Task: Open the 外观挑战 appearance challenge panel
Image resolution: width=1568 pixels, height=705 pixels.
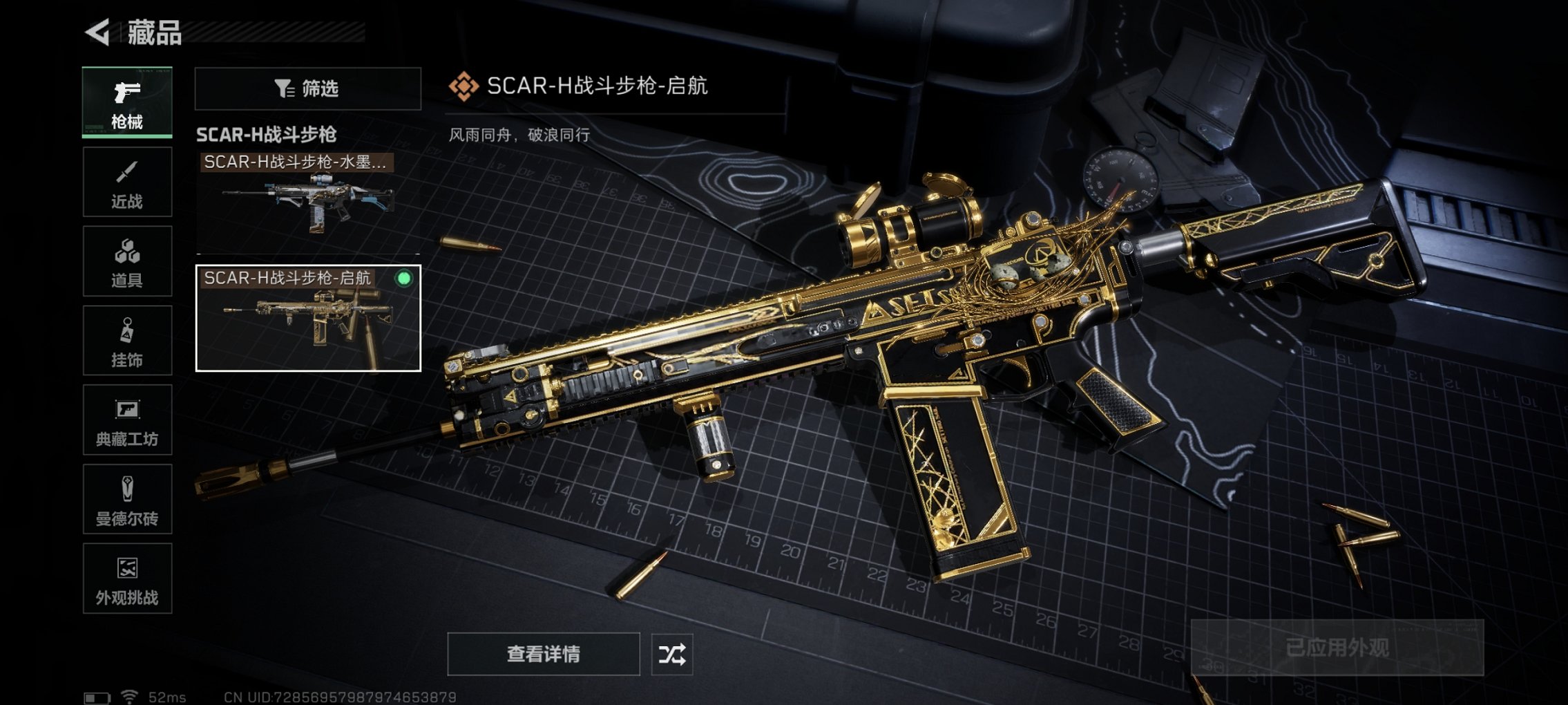Action: point(126,579)
